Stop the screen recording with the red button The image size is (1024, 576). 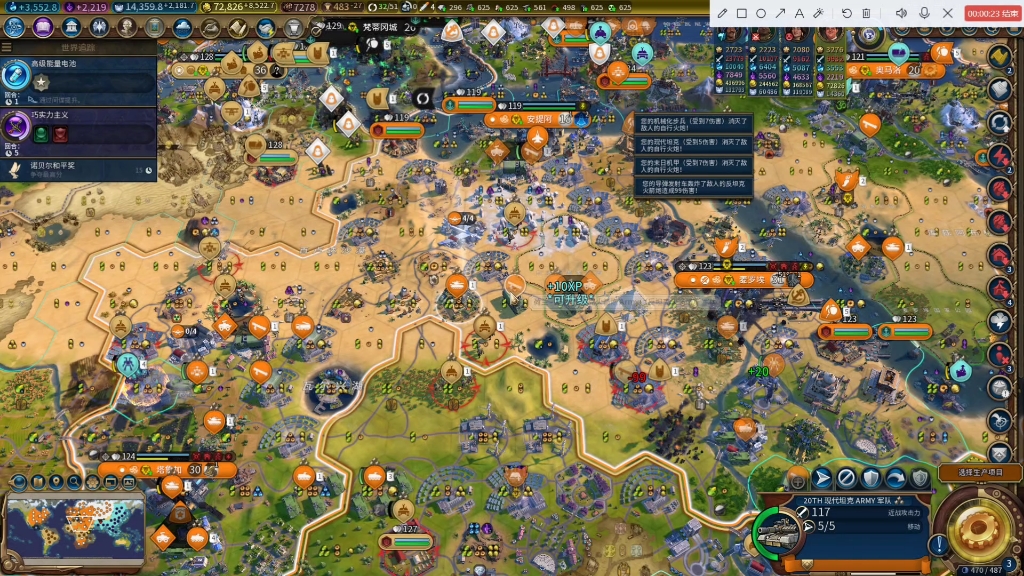[x=991, y=13]
